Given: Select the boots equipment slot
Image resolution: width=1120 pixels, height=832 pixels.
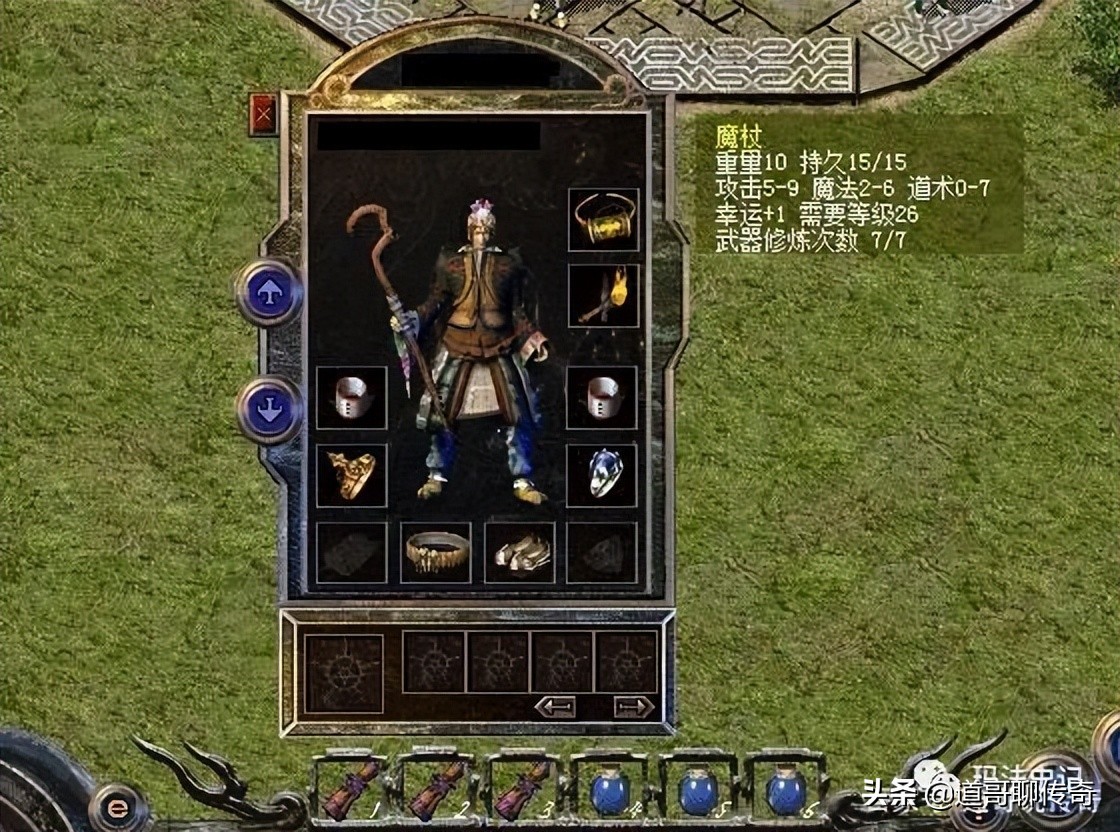Looking at the screenshot, I should click(x=520, y=552).
